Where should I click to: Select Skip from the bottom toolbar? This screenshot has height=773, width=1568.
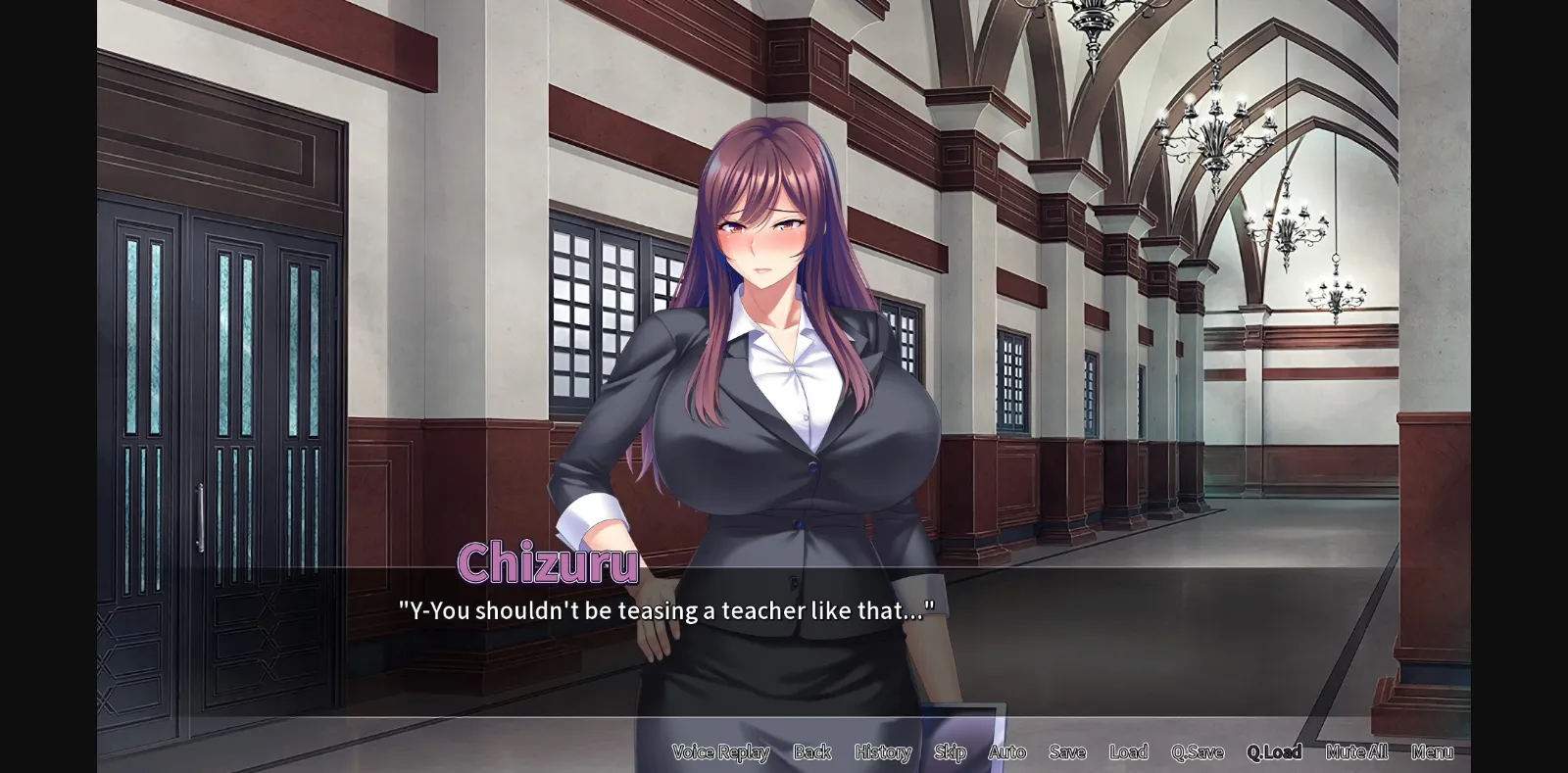coord(950,752)
